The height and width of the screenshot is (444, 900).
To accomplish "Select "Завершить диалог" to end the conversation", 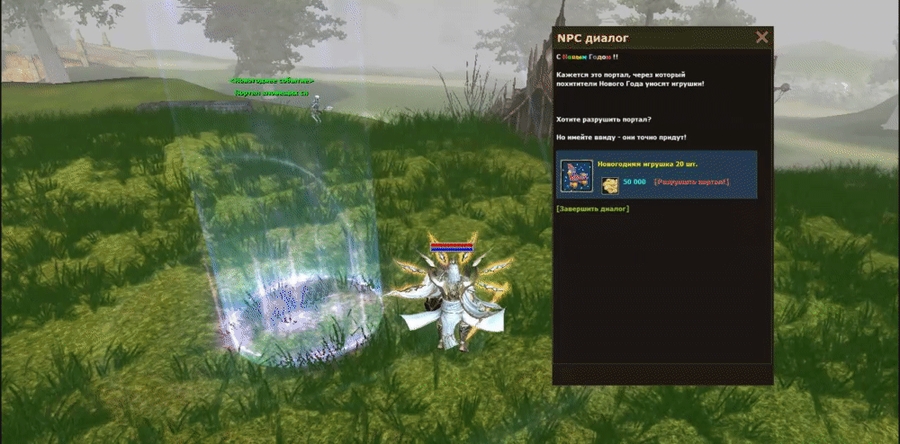I will pyautogui.click(x=592, y=209).
